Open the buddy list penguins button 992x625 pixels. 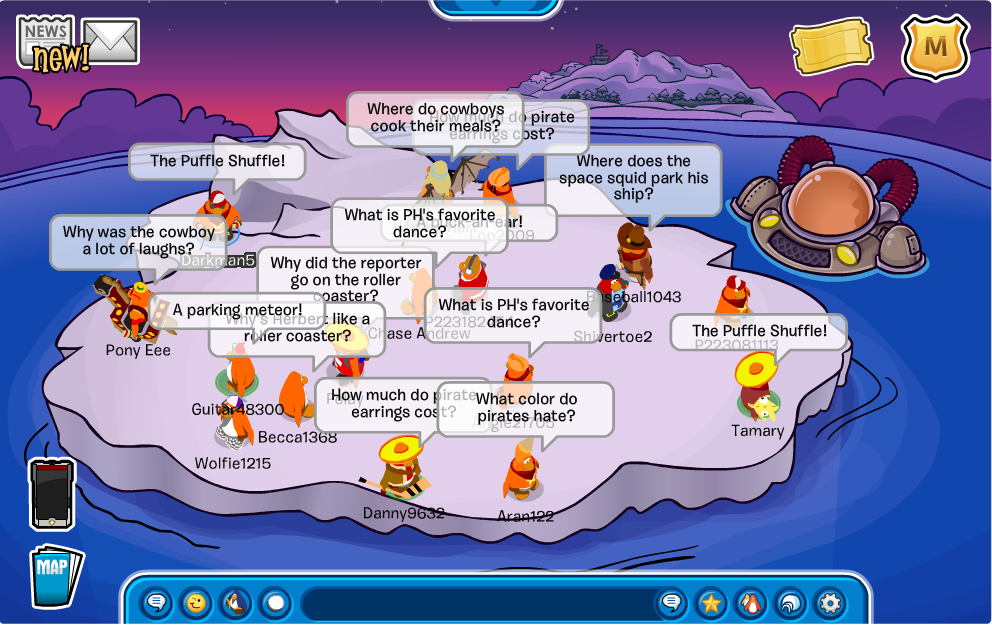[751, 603]
